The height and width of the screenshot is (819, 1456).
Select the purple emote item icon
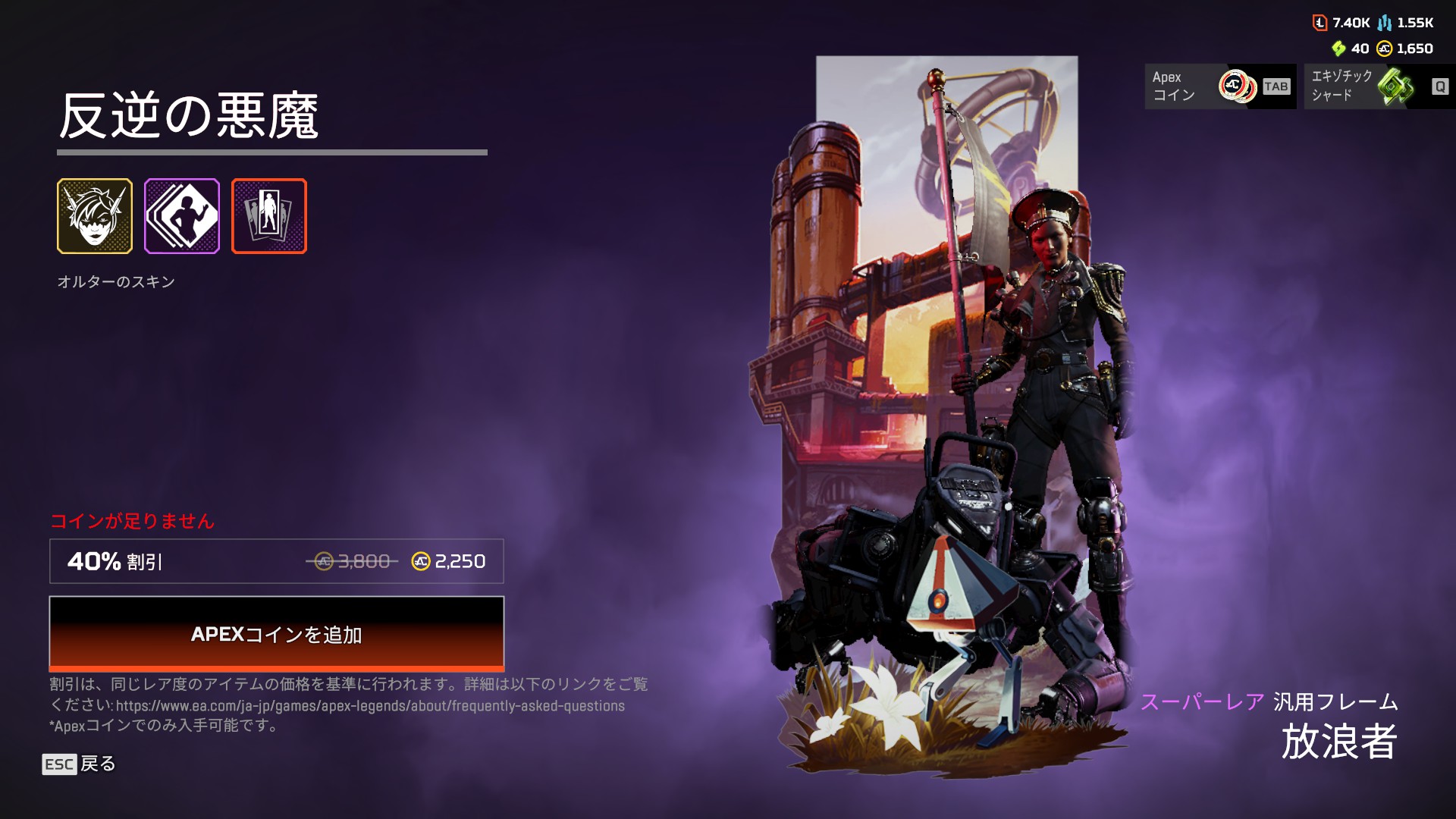(x=182, y=216)
